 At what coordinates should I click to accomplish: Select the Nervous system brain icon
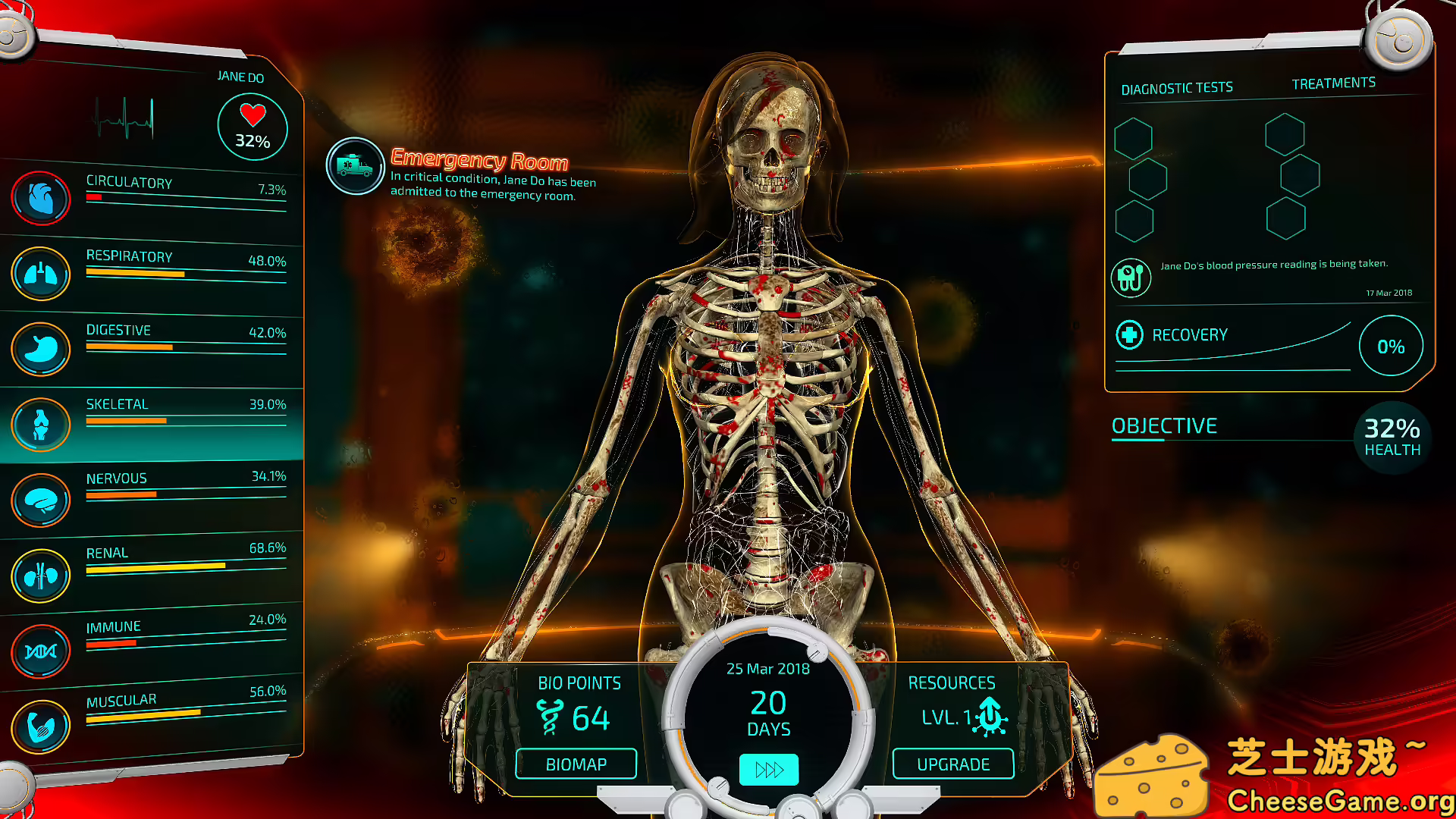coord(41,499)
